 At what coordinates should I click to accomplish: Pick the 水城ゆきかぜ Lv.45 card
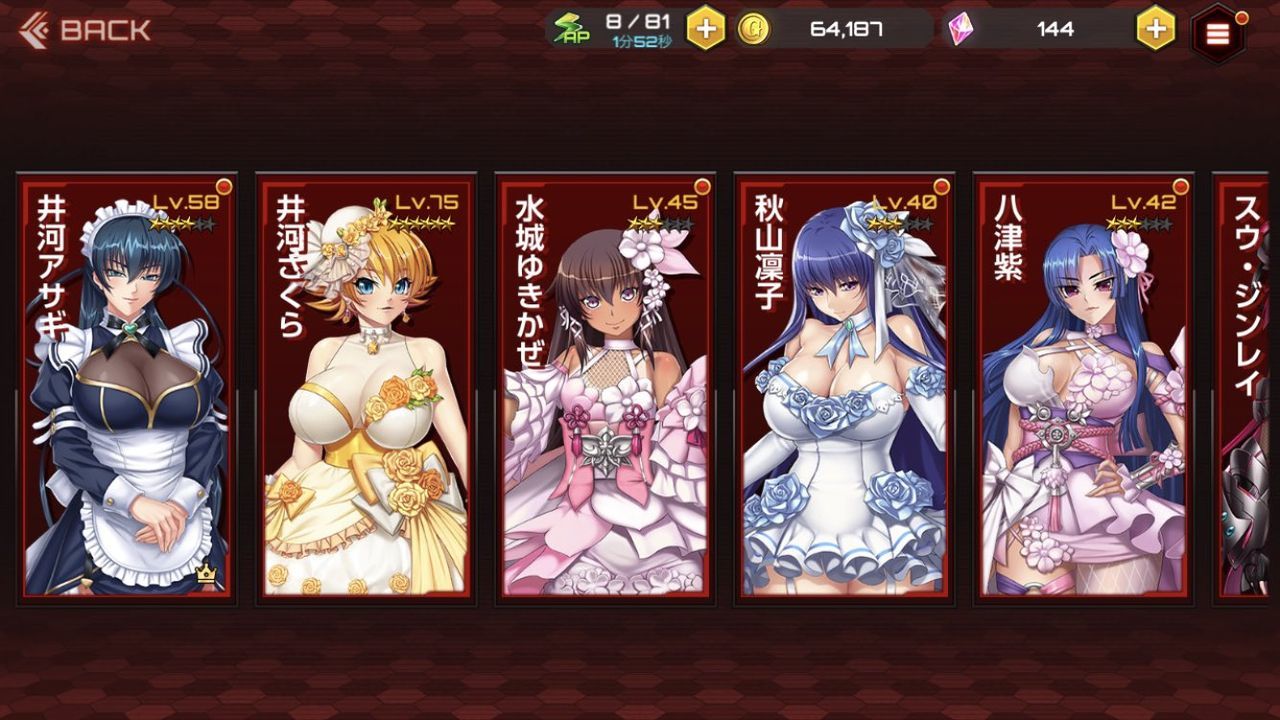tap(605, 390)
